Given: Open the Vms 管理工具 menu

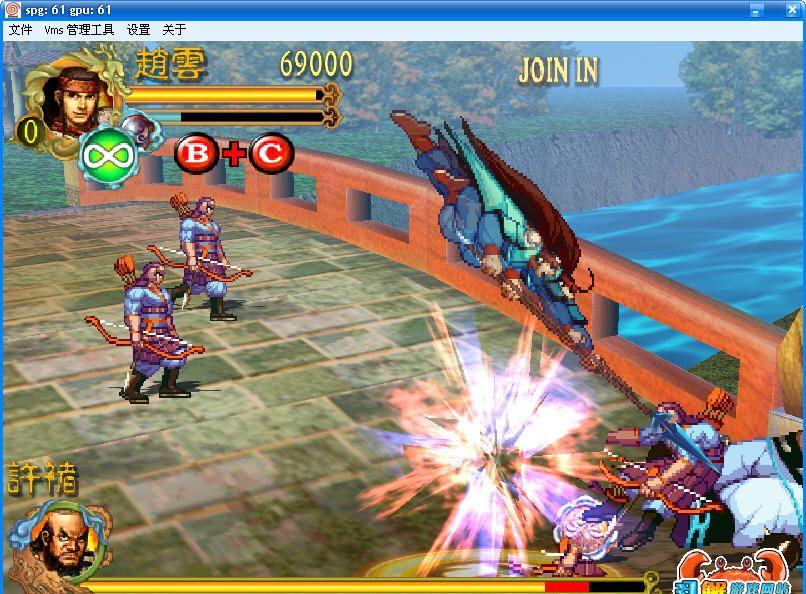Looking at the screenshot, I should tap(78, 30).
